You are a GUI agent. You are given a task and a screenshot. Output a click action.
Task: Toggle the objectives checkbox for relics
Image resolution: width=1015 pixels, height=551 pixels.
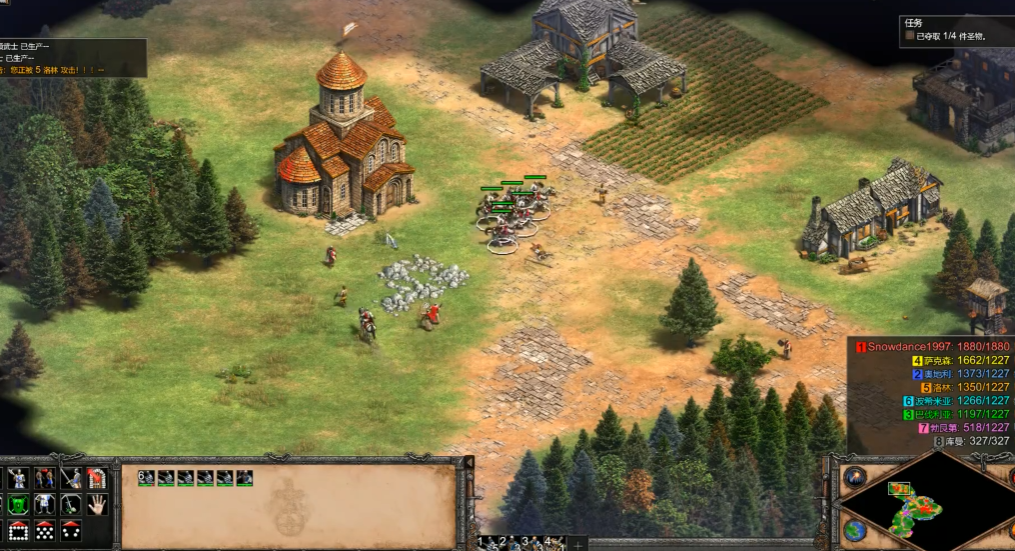tap(910, 36)
